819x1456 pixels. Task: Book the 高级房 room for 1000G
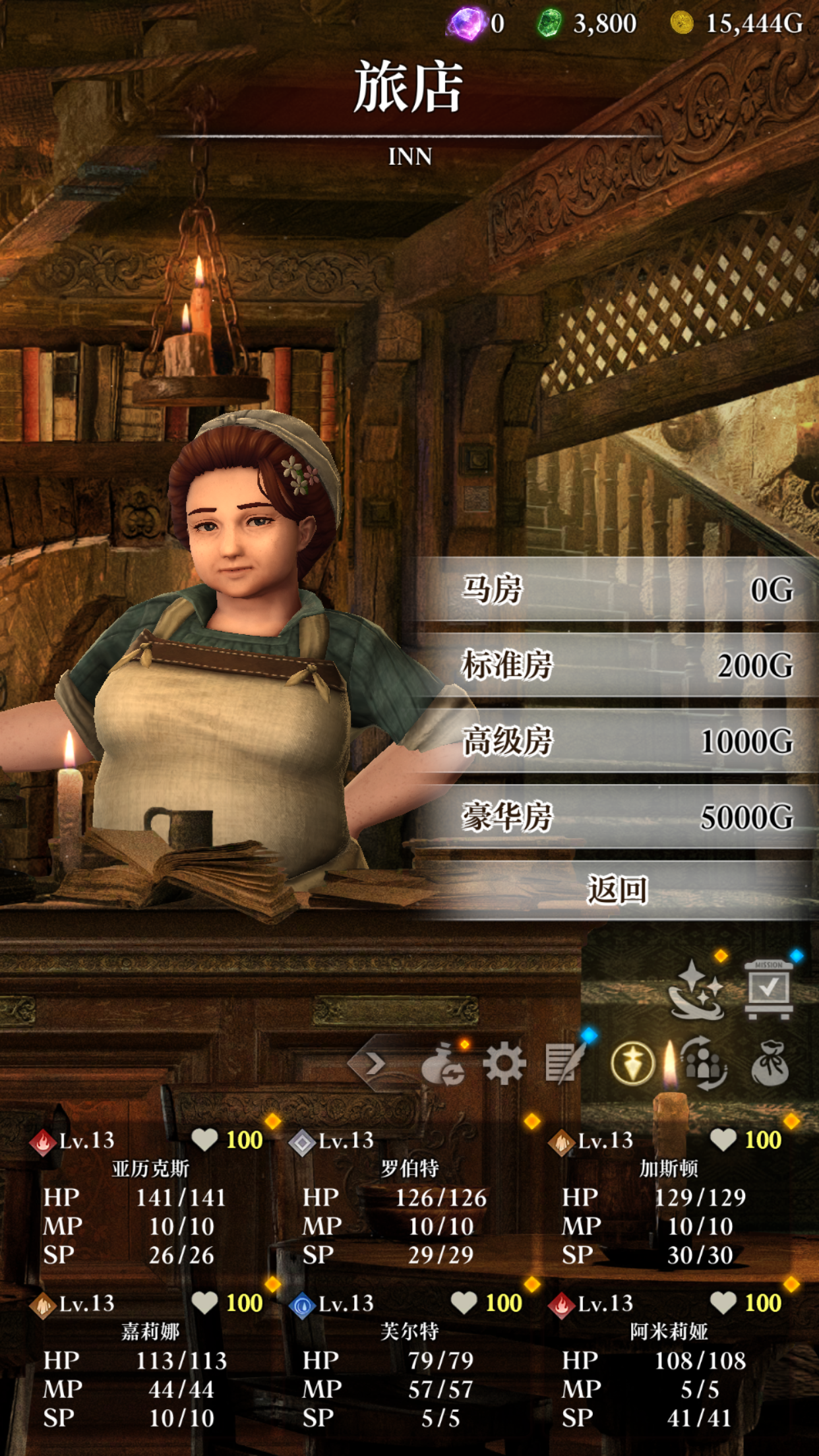[x=617, y=741]
